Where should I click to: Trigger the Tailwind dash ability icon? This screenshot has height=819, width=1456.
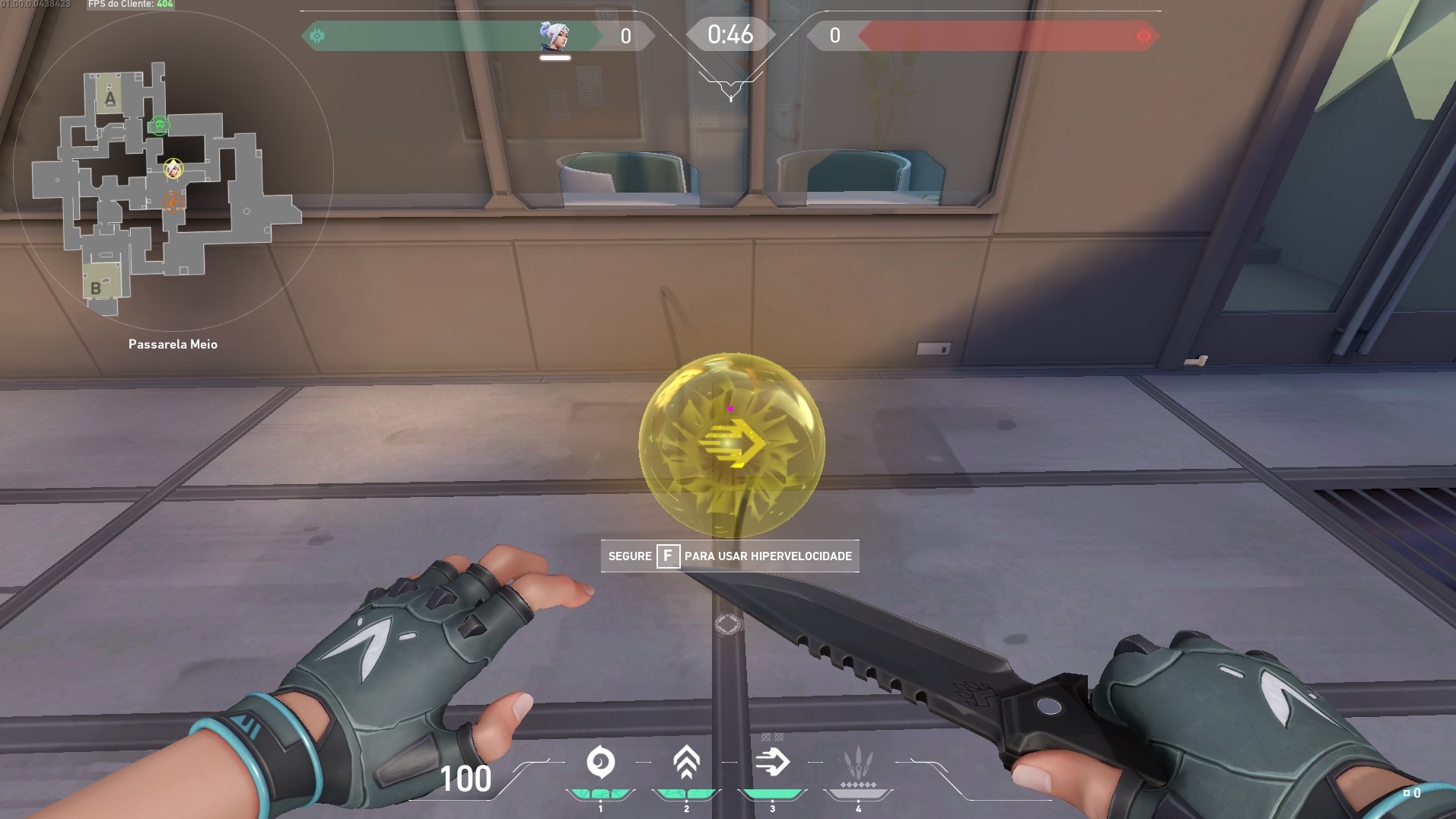click(x=772, y=763)
